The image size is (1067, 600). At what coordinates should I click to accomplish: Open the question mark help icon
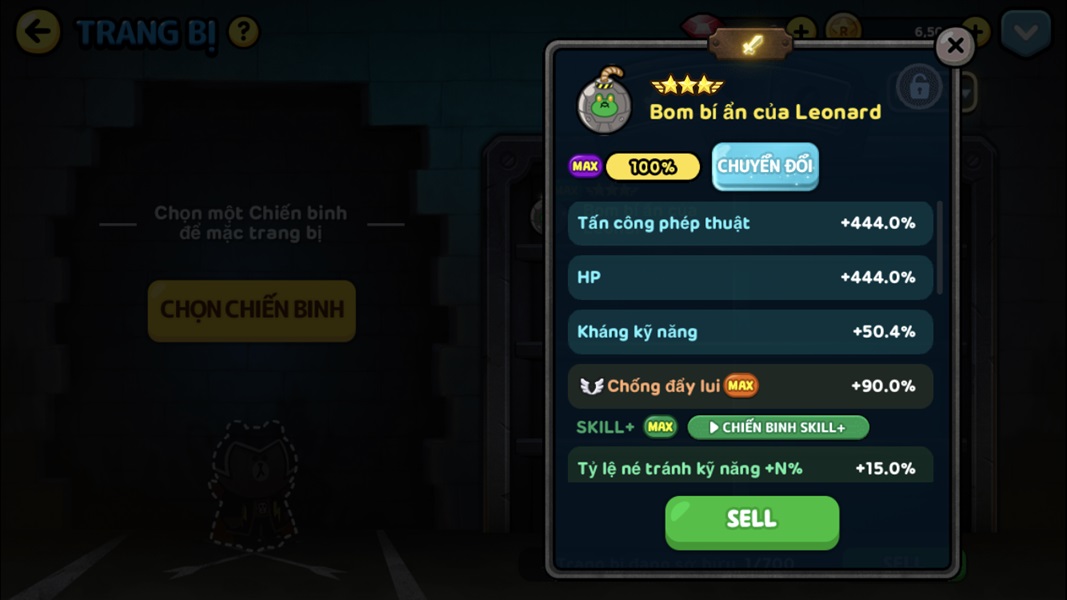[x=244, y=33]
